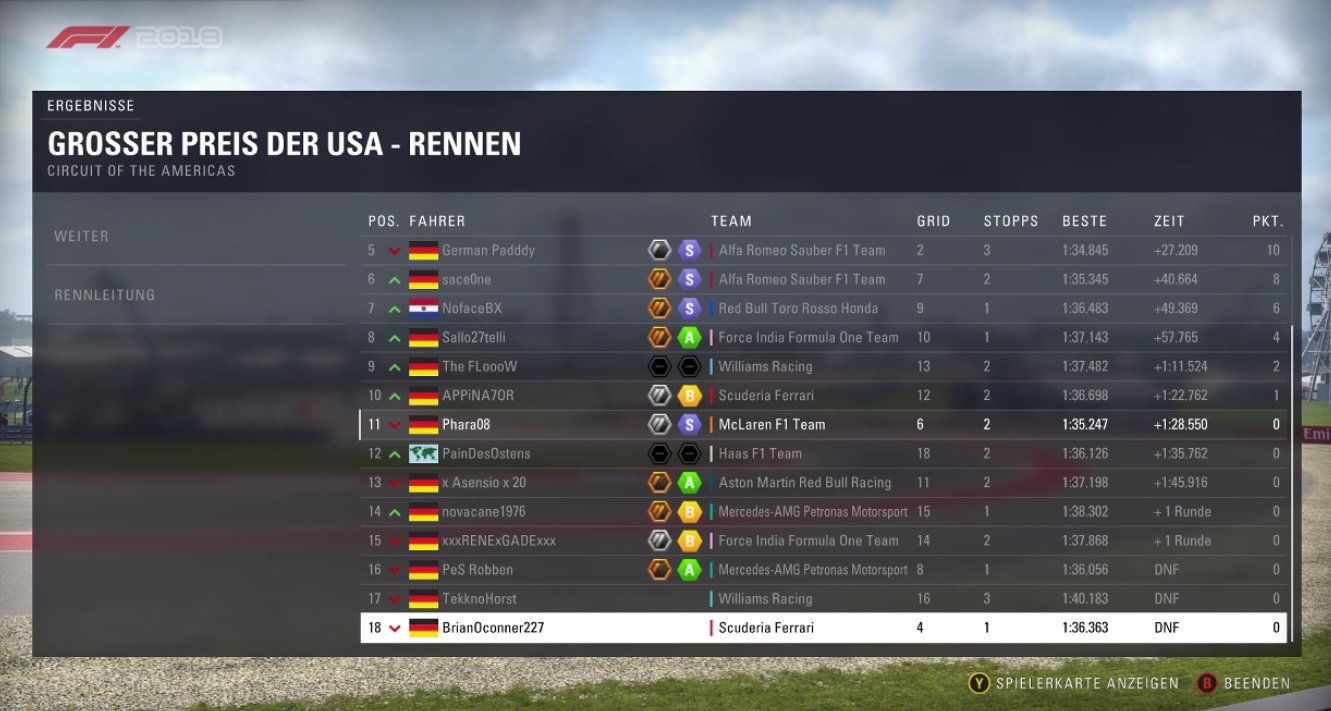
Task: Choose novacane1976's result row
Action: (x=483, y=511)
